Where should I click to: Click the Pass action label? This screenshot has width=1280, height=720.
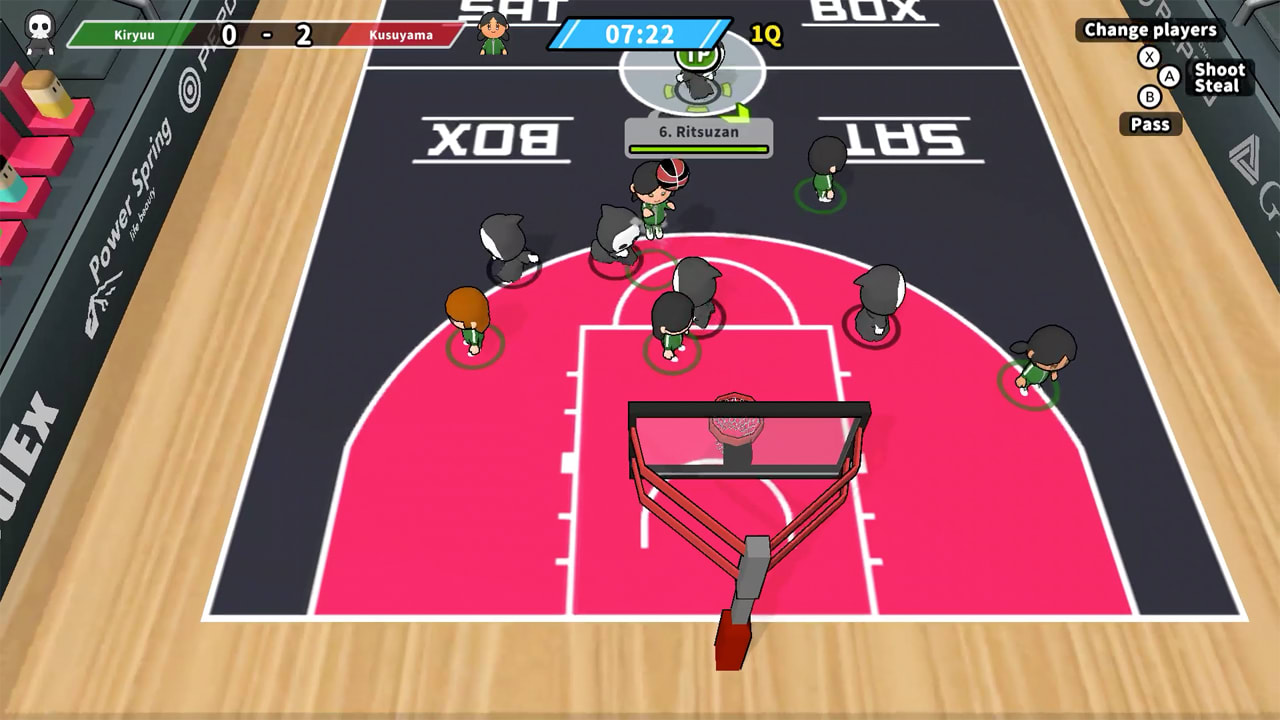1151,124
